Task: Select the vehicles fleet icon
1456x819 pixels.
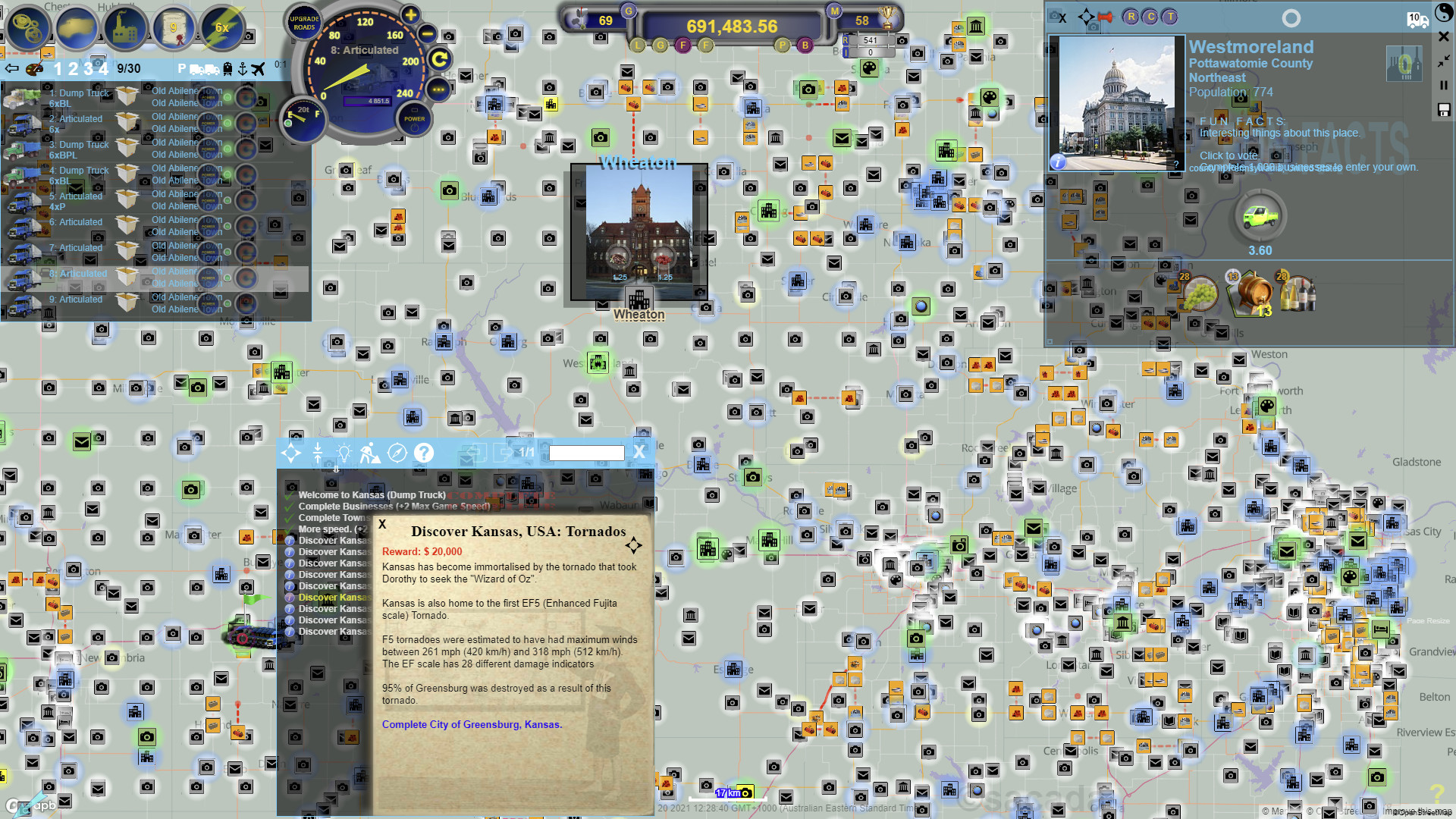Action: [x=77, y=28]
